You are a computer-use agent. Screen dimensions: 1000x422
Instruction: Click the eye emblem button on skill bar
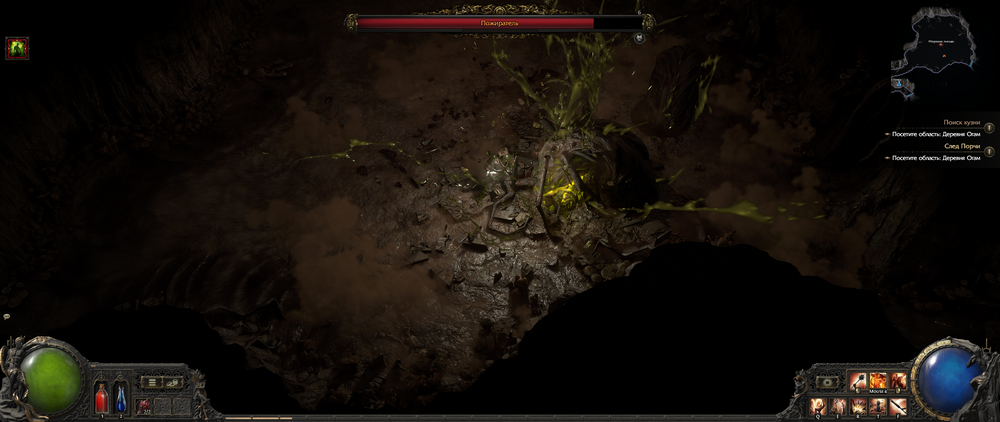[x=827, y=382]
